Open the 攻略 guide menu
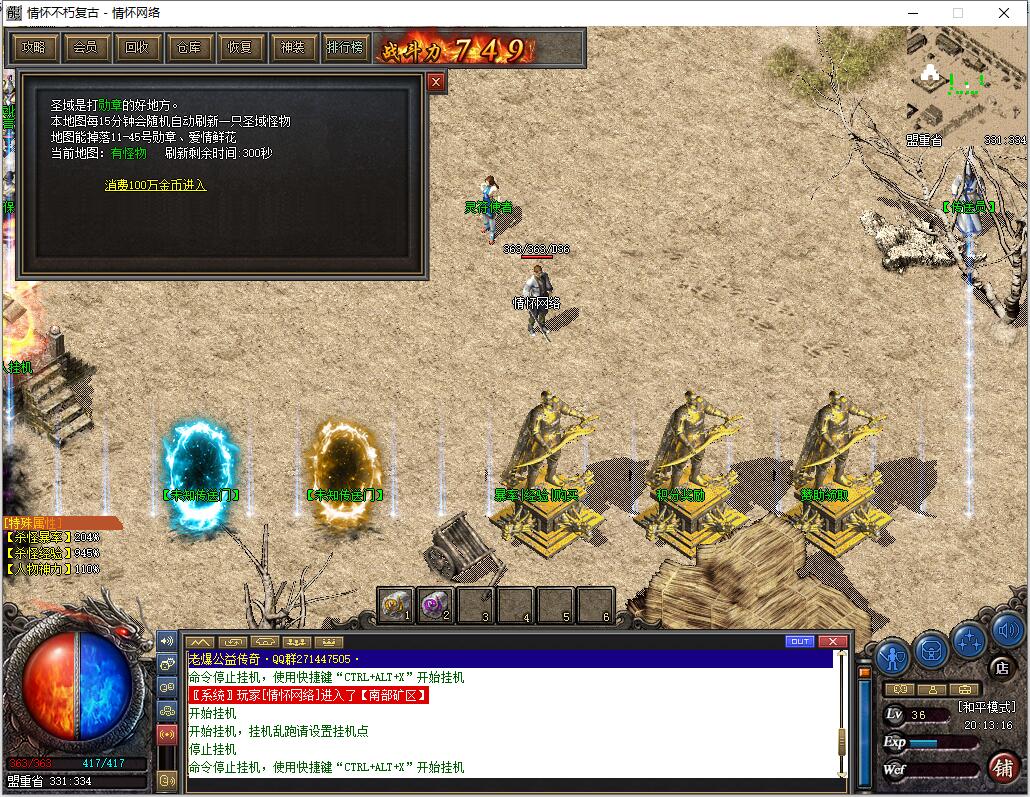Image resolution: width=1030 pixels, height=797 pixels. [x=33, y=47]
